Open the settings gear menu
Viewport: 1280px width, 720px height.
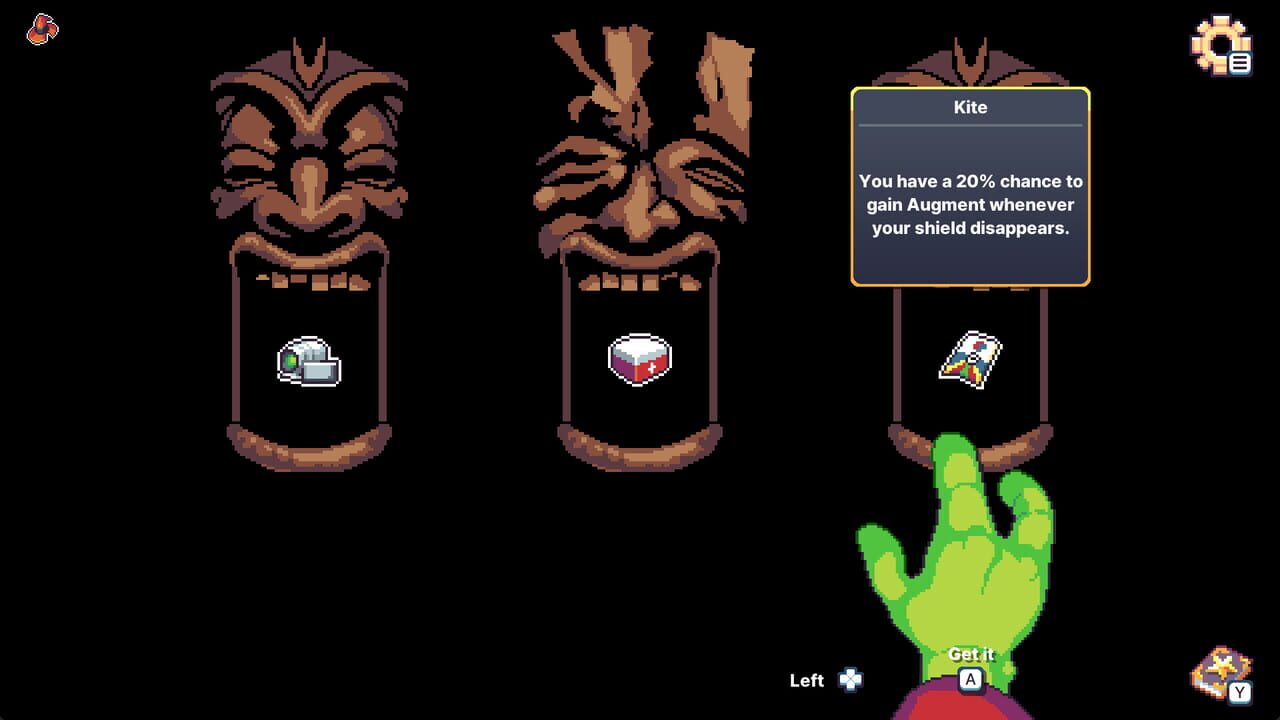(x=1220, y=45)
